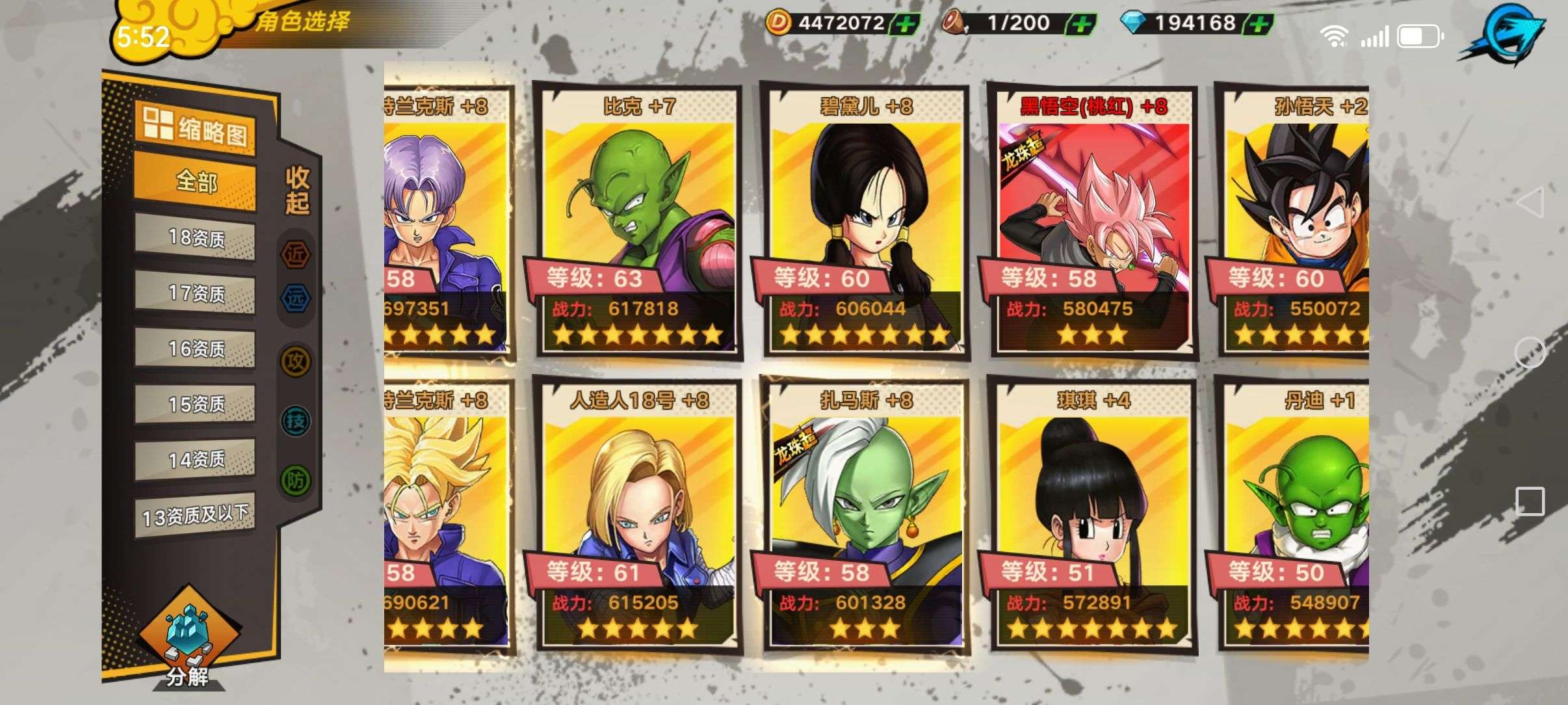
Task: Choose the 扎马斯 +8 character card
Action: pos(866,515)
